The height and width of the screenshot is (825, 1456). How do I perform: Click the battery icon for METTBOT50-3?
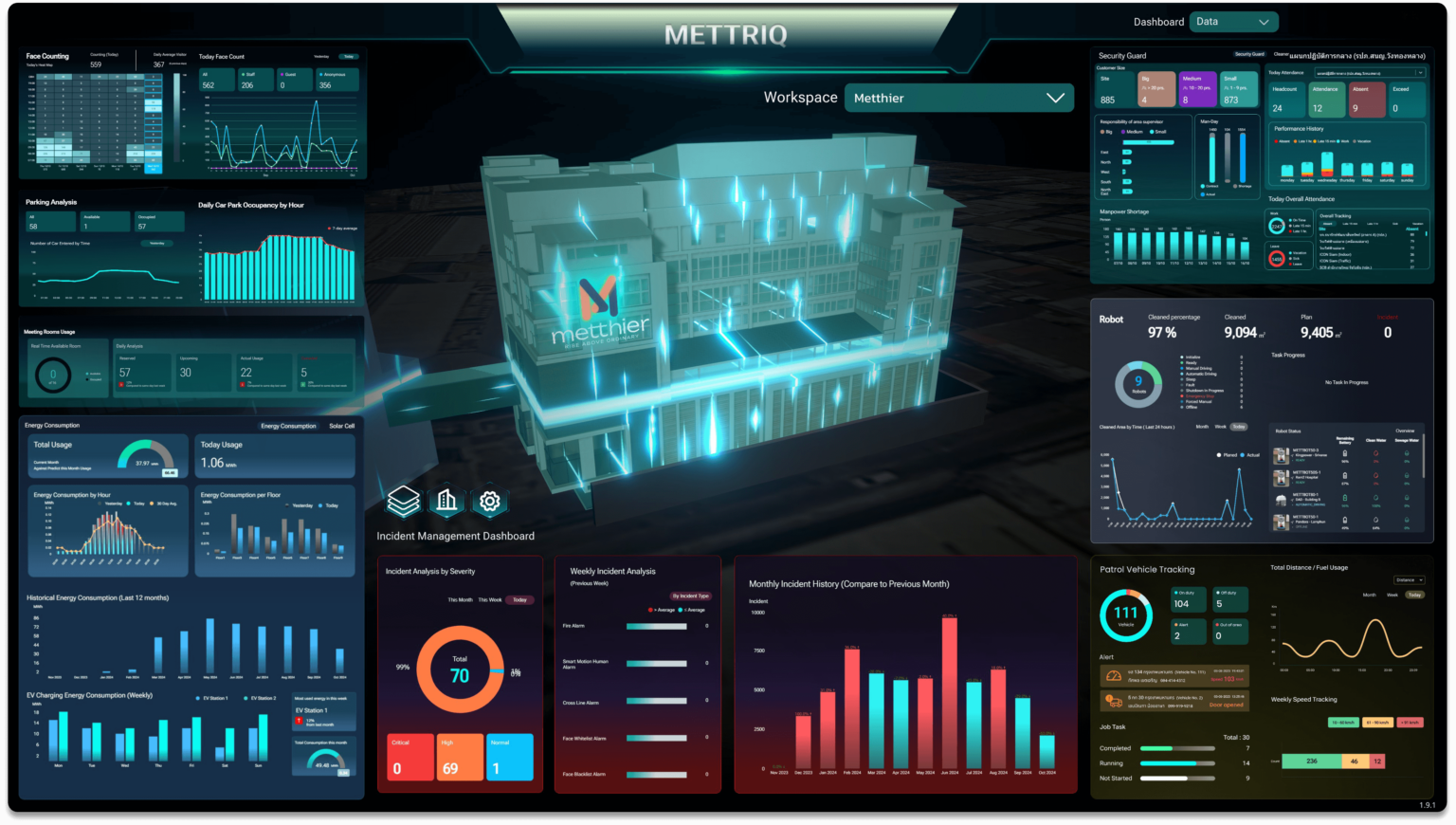click(1345, 454)
